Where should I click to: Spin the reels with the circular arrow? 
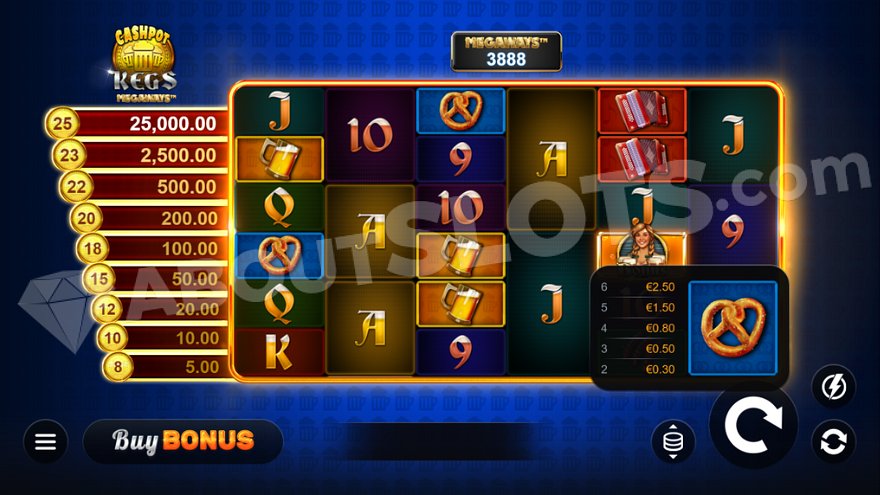[753, 425]
